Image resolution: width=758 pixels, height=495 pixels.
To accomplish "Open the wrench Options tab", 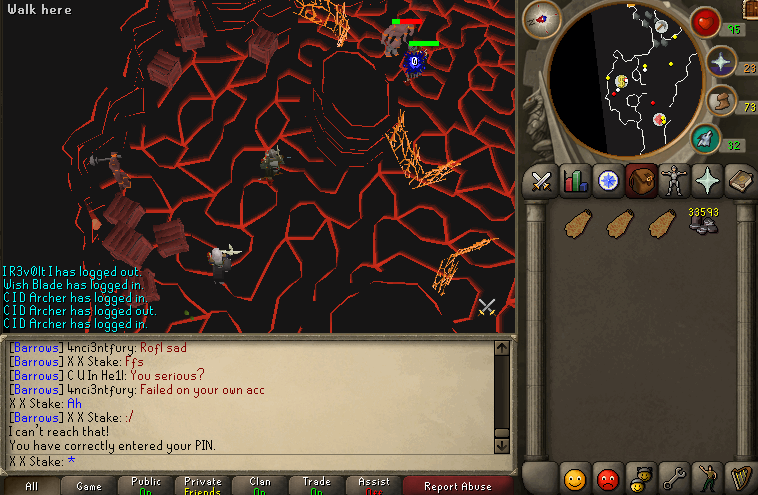I will point(673,477).
